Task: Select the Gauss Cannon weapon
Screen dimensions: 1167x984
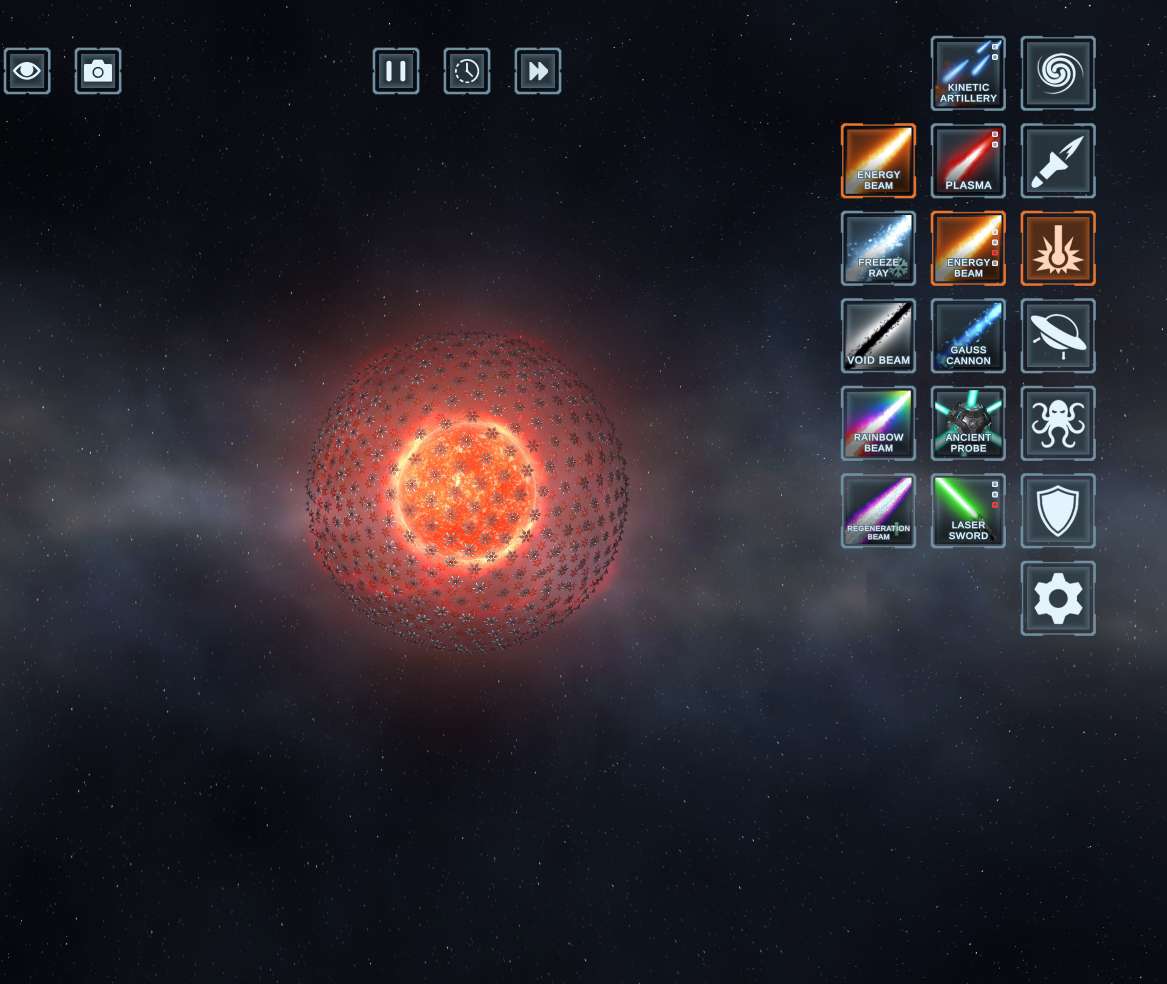Action: point(968,335)
